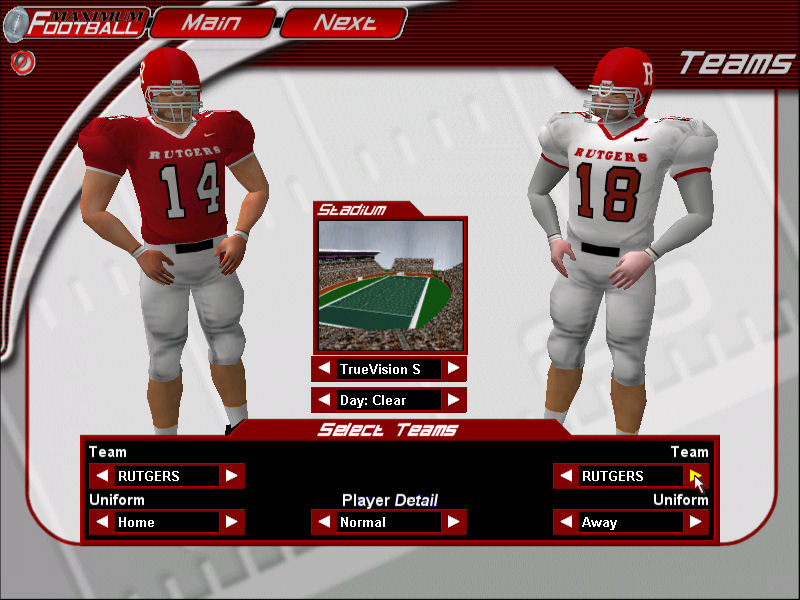Click the red cancel icon below the logo

tap(19, 62)
